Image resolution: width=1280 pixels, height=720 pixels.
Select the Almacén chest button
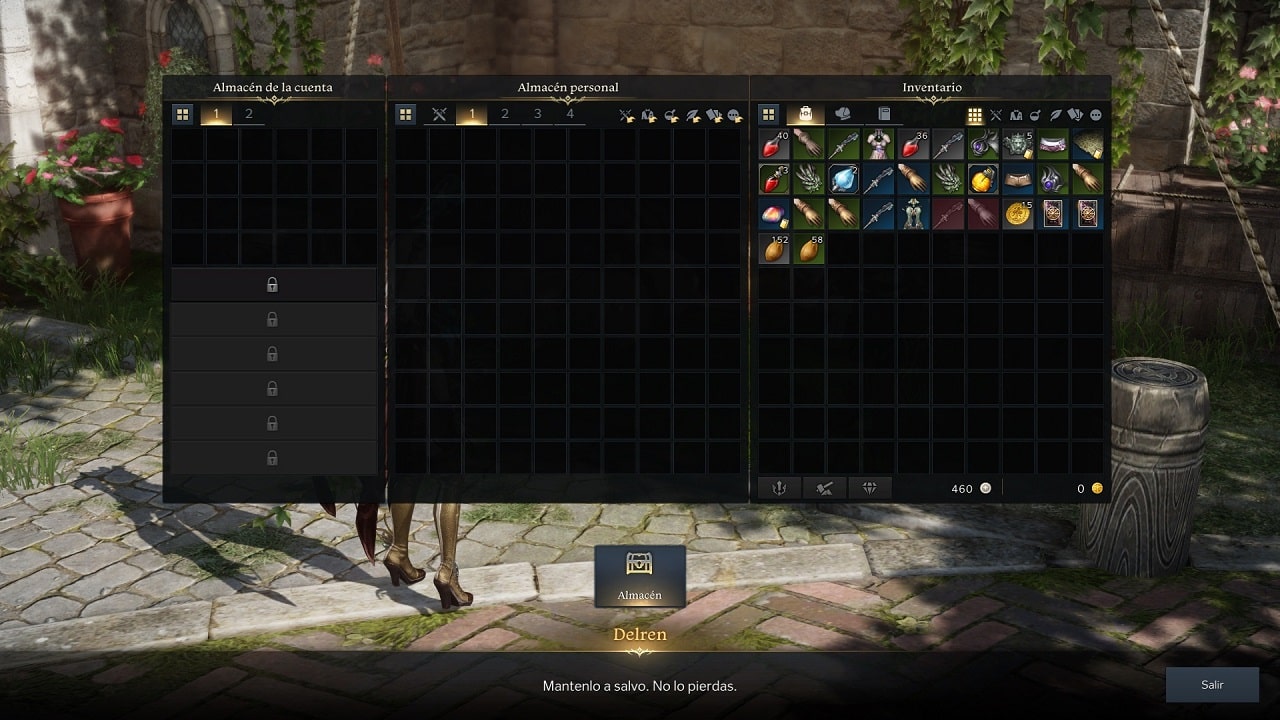640,576
